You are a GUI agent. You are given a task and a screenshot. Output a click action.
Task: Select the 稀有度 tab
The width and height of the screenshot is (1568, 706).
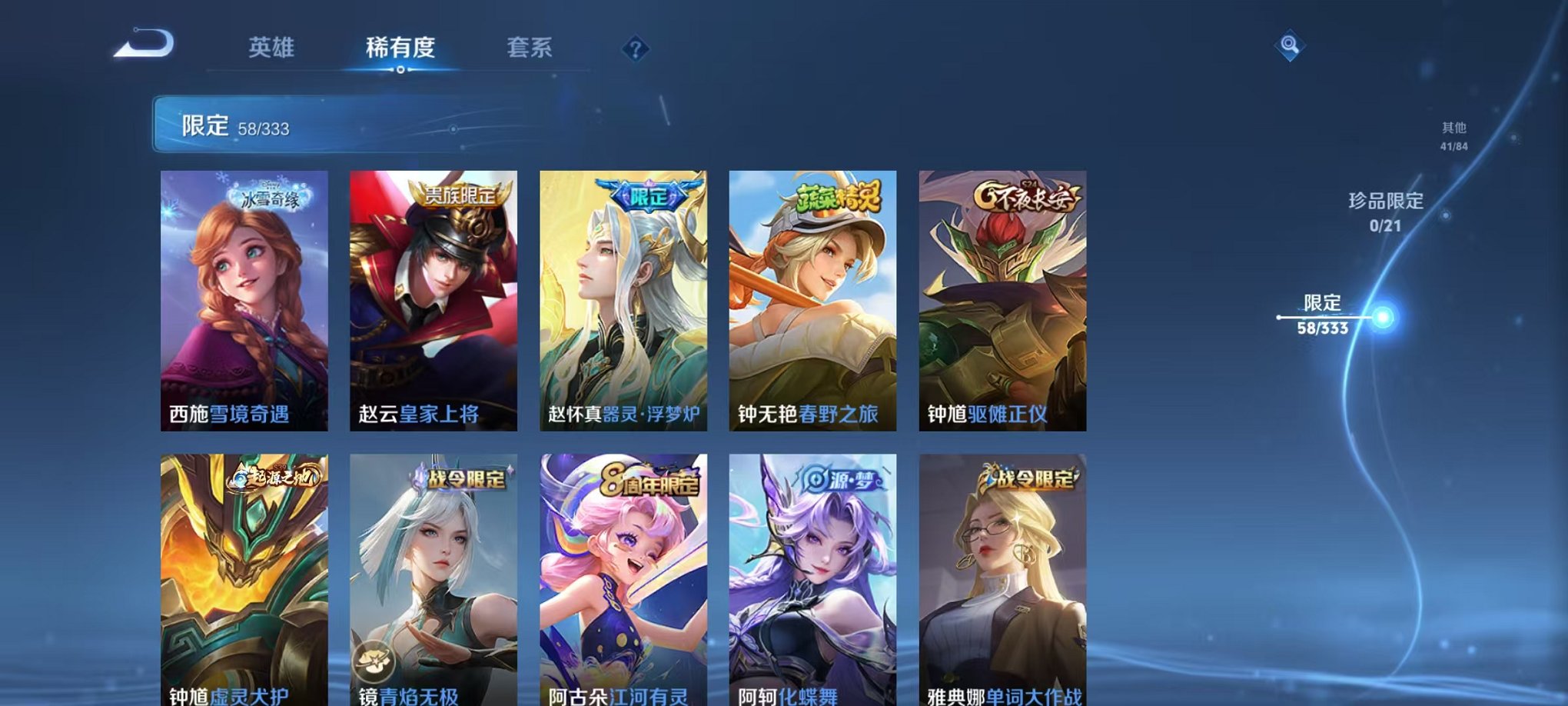[400, 47]
